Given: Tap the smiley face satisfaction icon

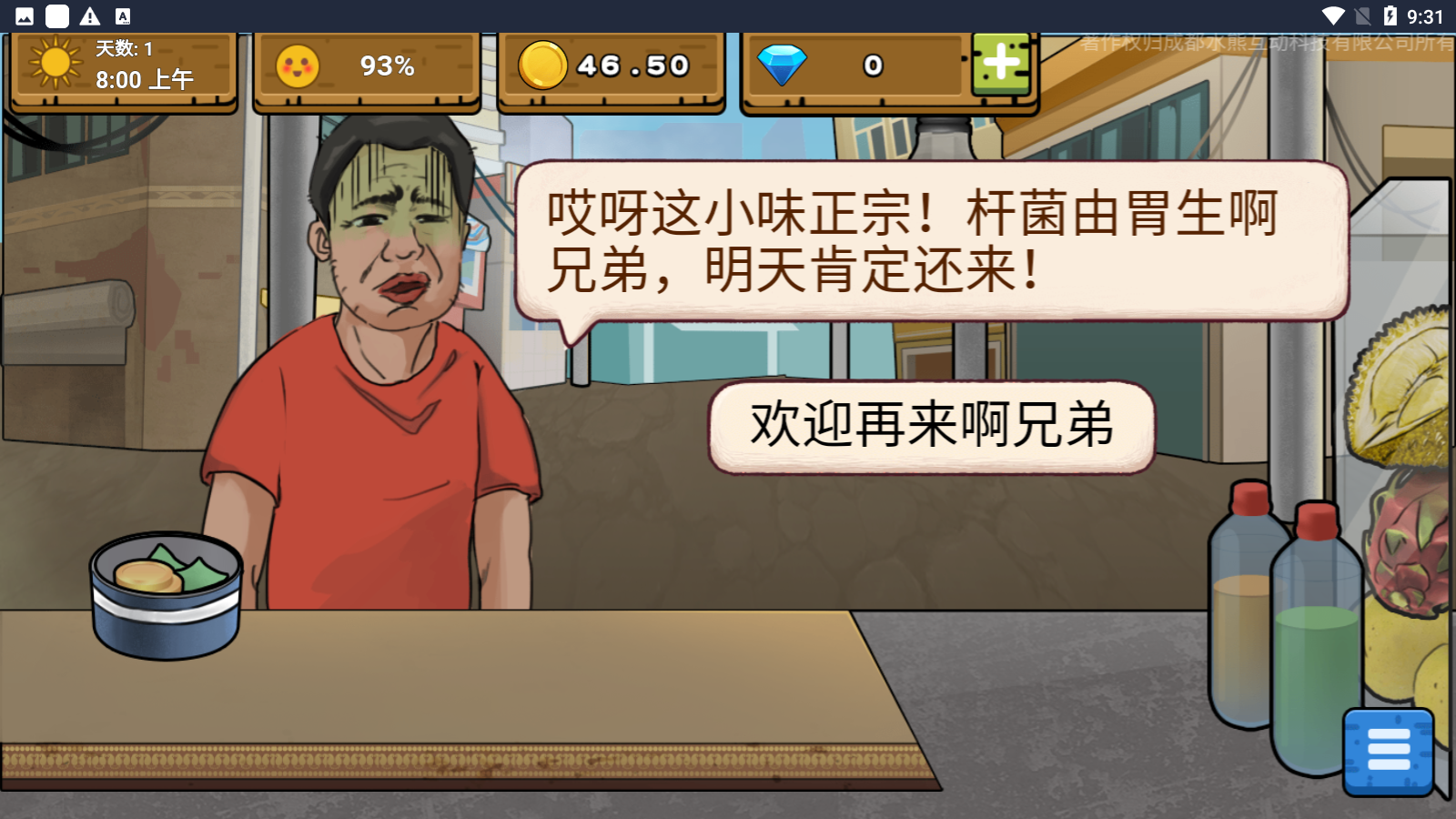Looking at the screenshot, I should (x=298, y=66).
